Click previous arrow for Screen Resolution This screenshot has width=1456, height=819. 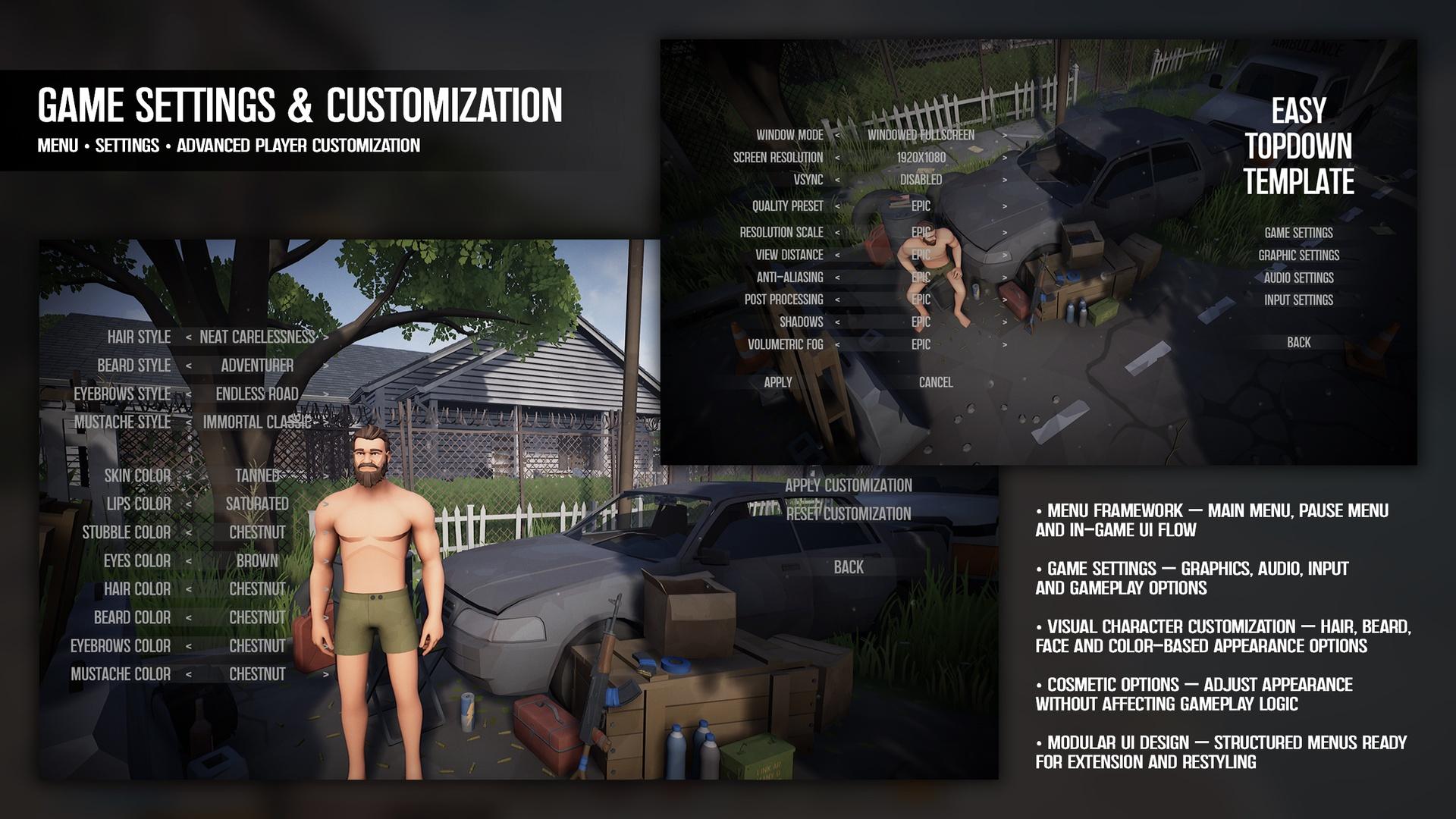[837, 158]
